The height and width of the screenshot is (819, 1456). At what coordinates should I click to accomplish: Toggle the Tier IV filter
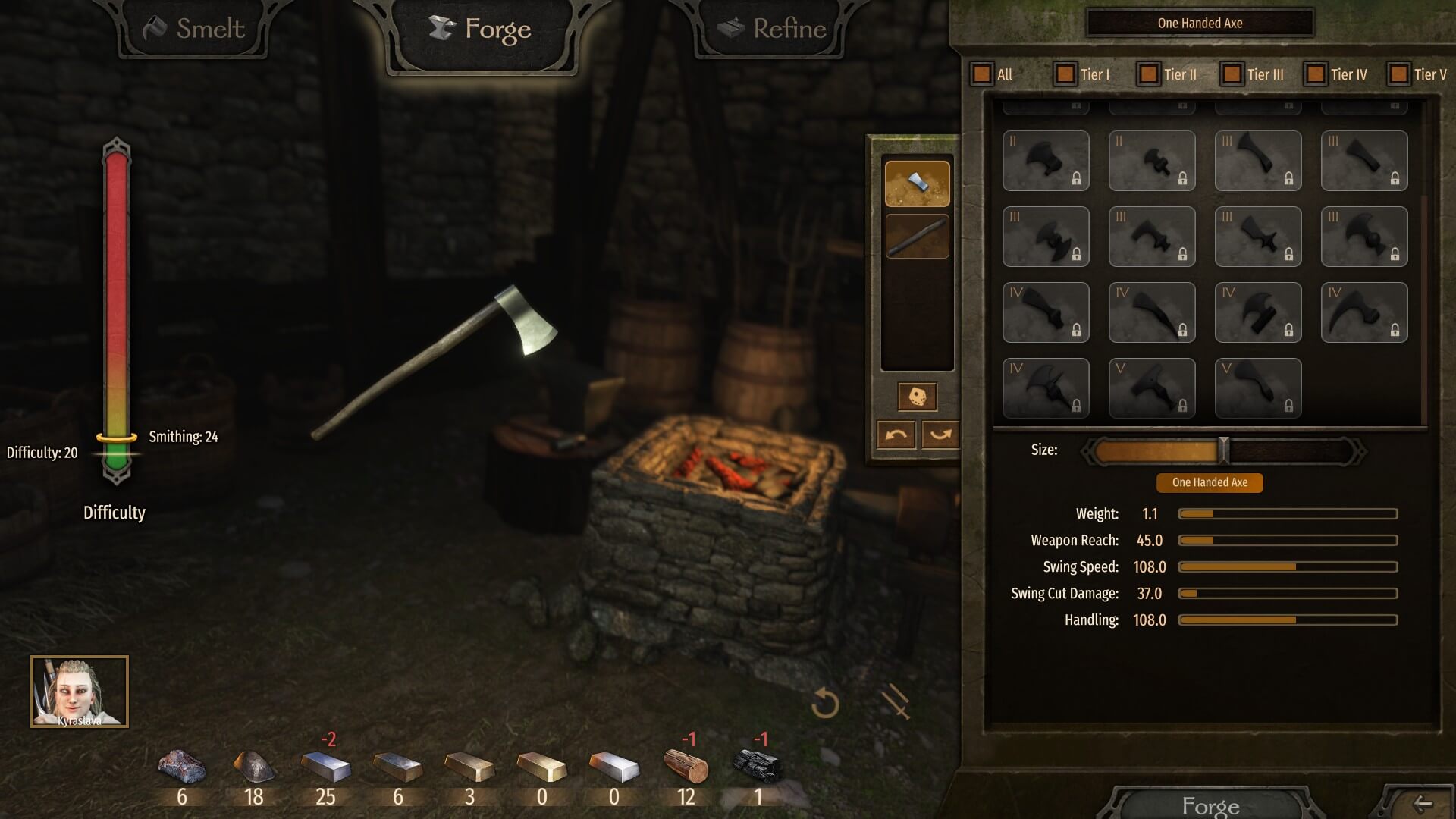click(1316, 74)
